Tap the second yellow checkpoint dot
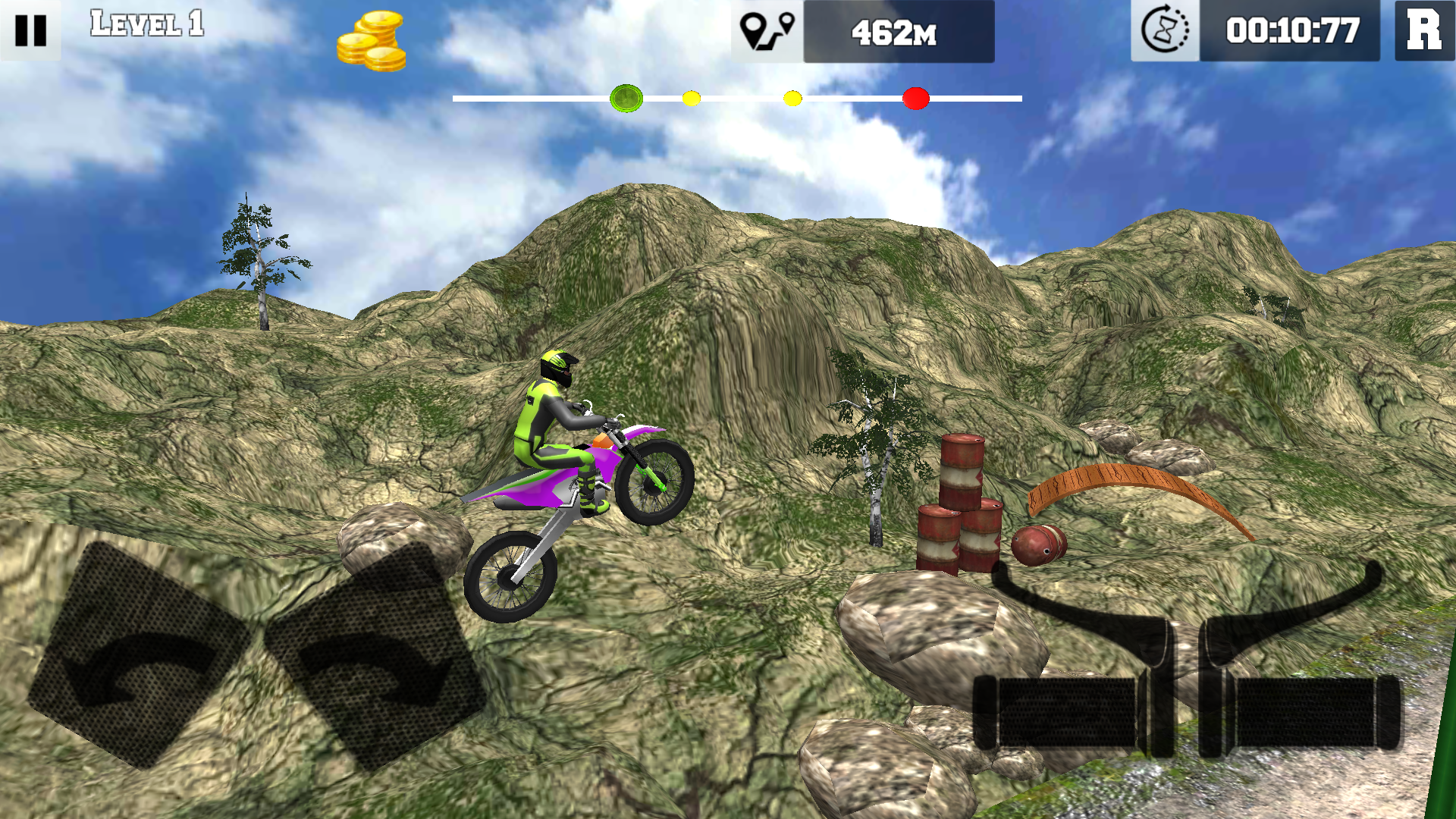The image size is (1456, 819). (x=793, y=97)
